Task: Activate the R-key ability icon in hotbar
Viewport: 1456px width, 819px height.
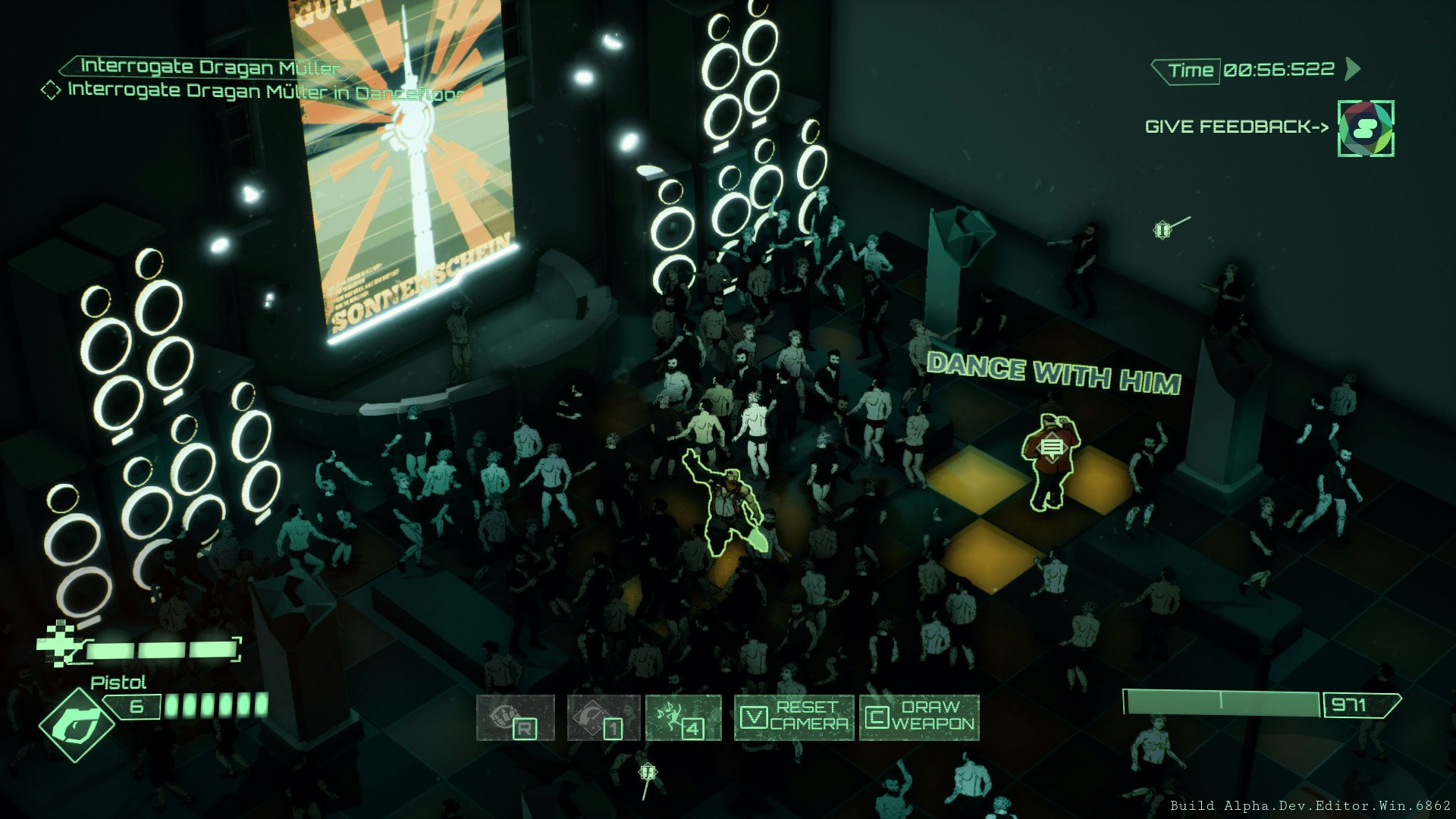Action: coord(517,716)
